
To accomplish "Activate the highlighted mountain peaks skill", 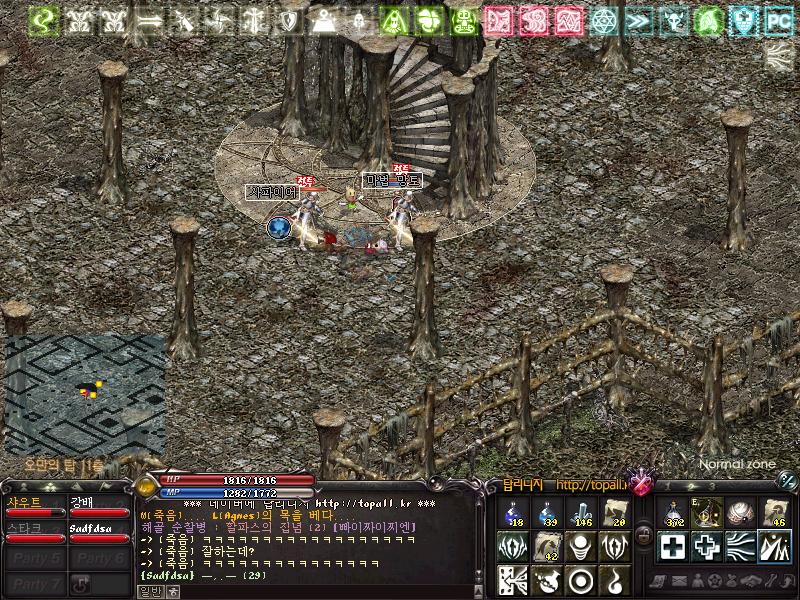I will tap(774, 546).
